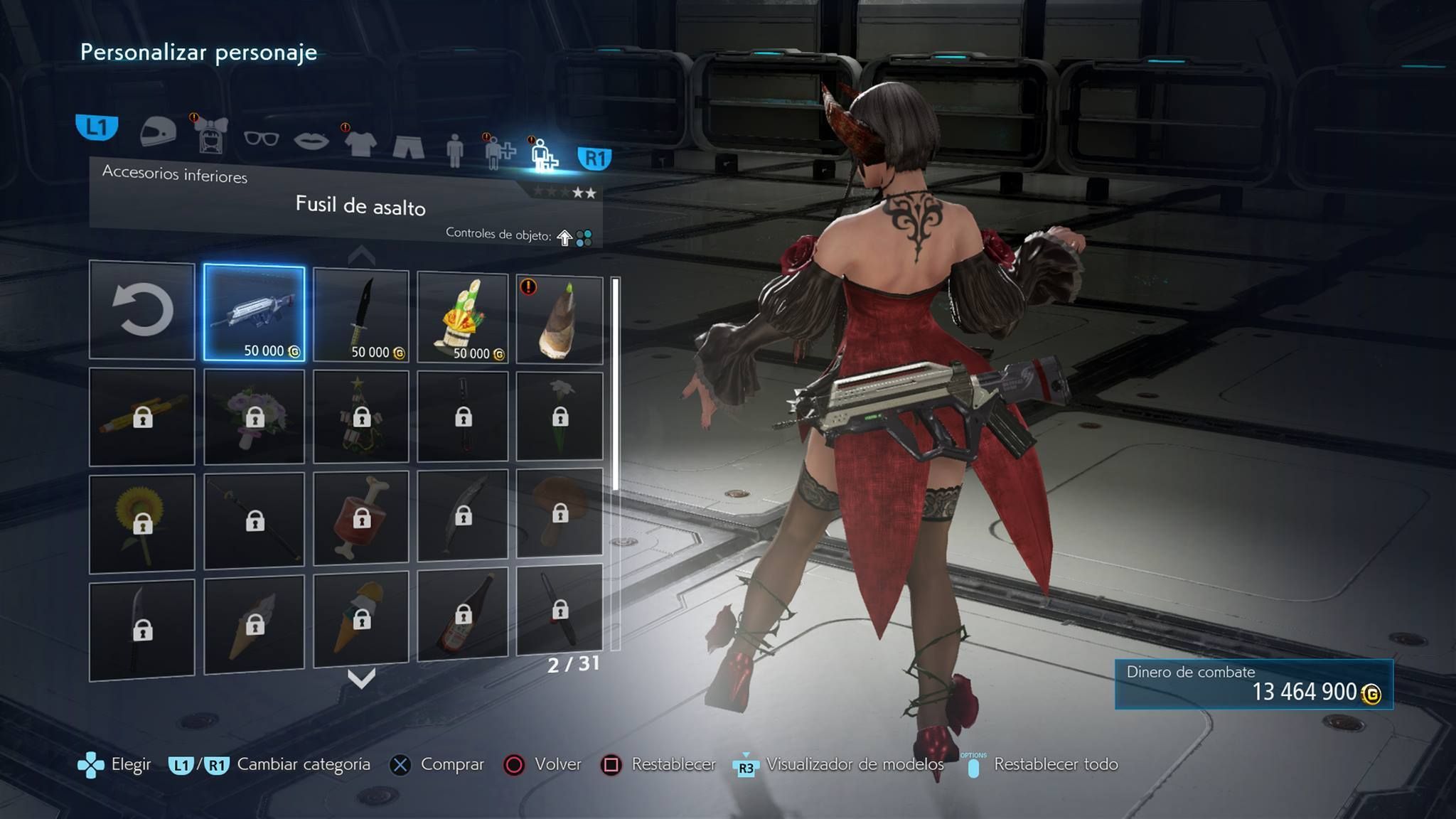Screen dimensions: 1456x819
Task: Open the T-shirt upper clothing tab
Action: [x=360, y=143]
